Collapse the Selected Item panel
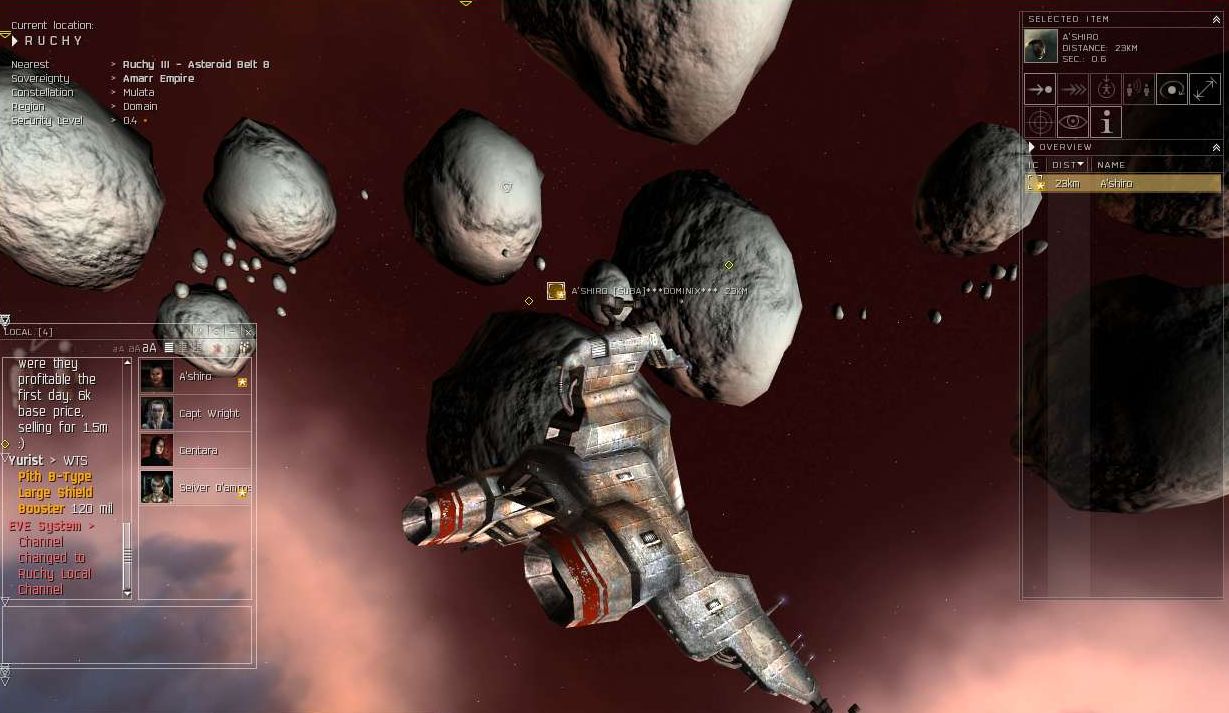 click(1216, 19)
